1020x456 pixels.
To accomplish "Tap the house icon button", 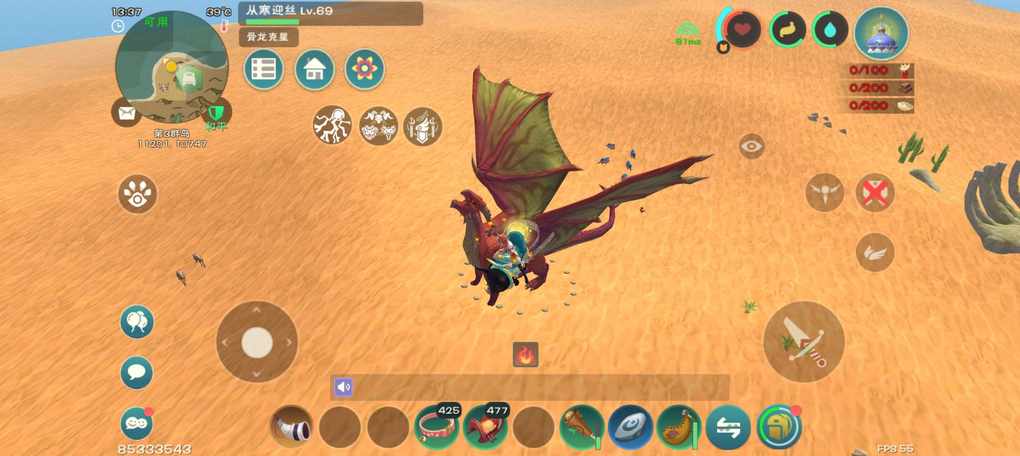I will 314,70.
